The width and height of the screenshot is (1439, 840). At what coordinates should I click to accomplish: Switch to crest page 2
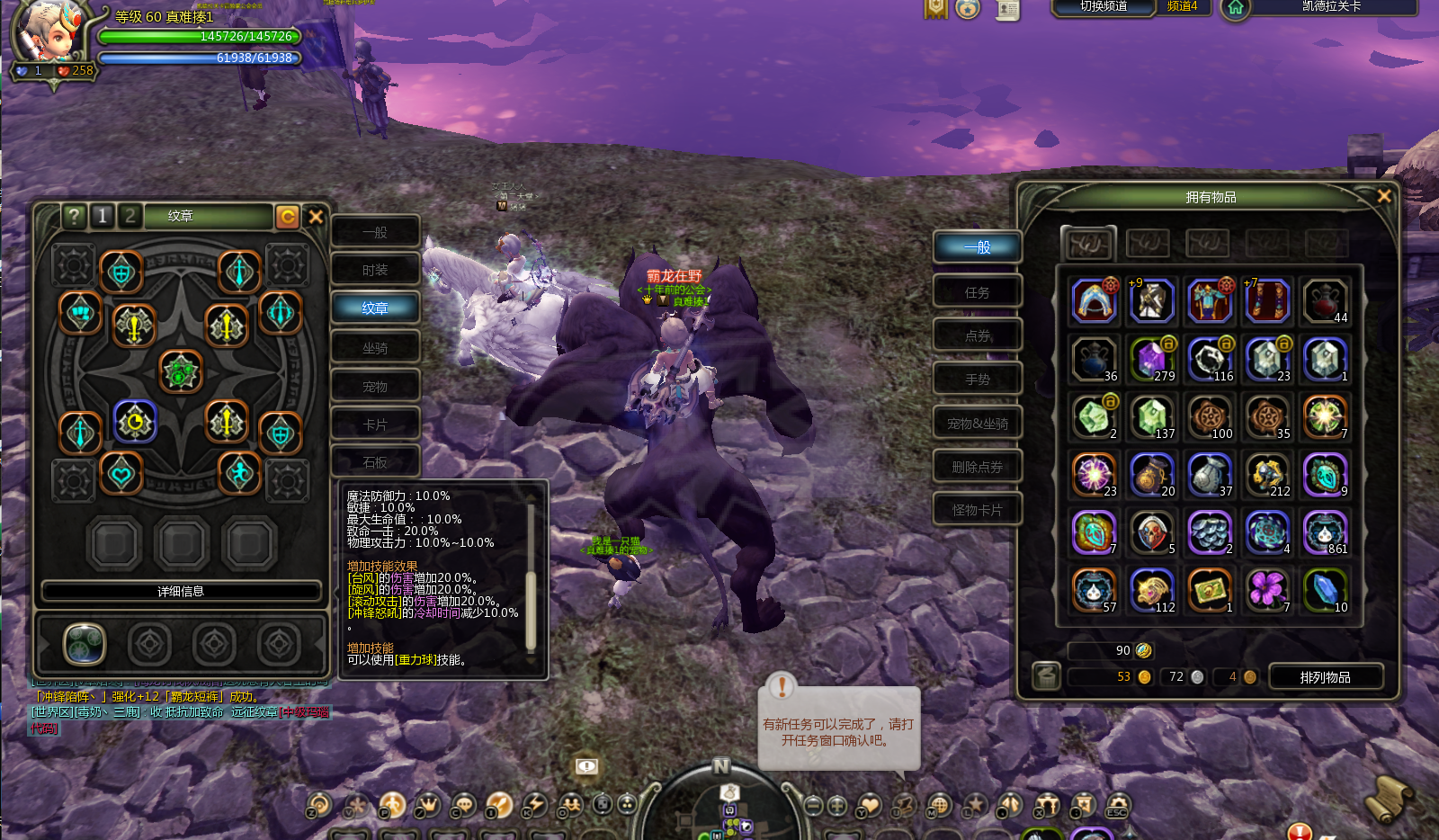pyautogui.click(x=130, y=216)
